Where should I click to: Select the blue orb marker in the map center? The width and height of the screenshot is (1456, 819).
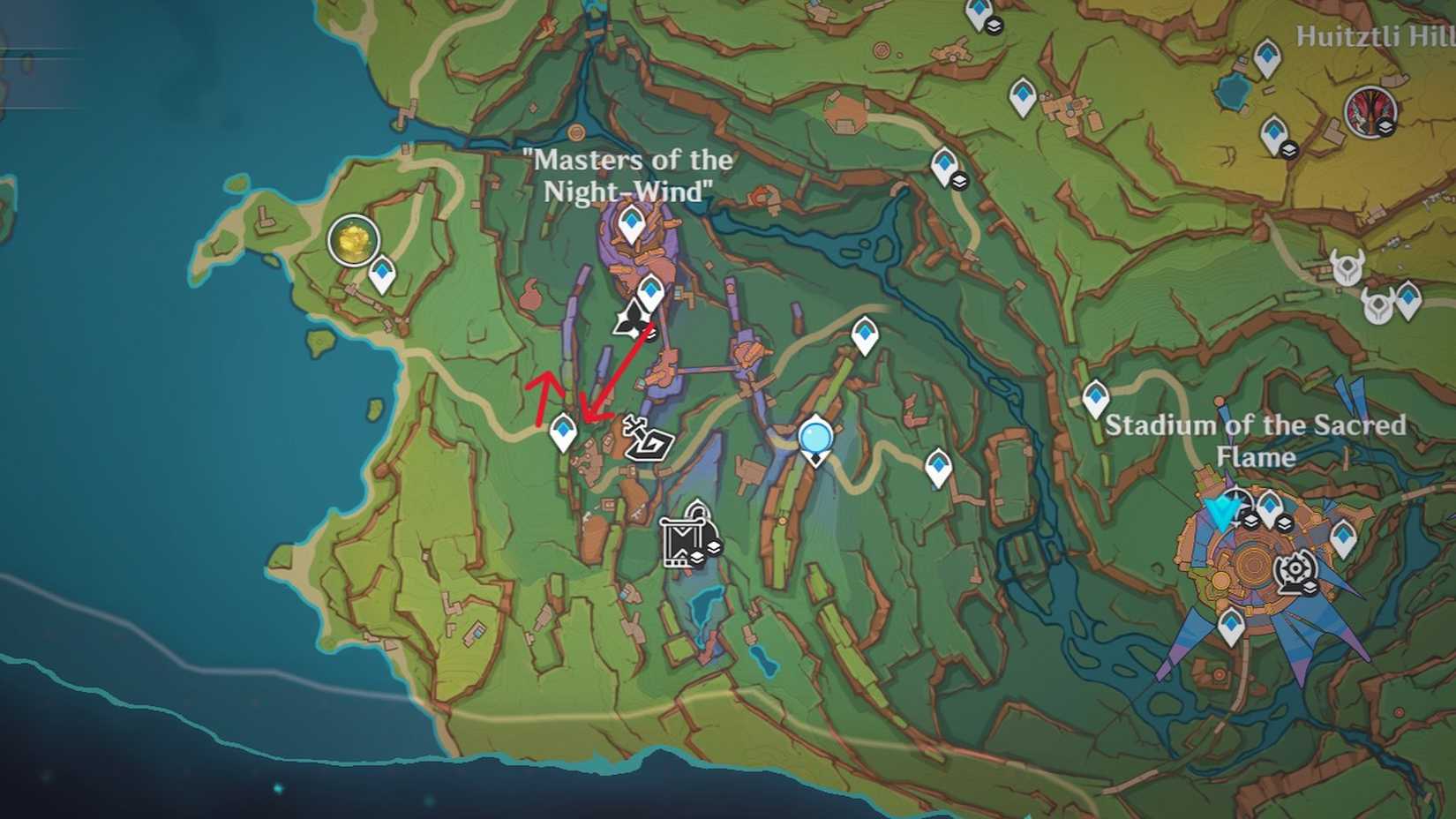814,437
